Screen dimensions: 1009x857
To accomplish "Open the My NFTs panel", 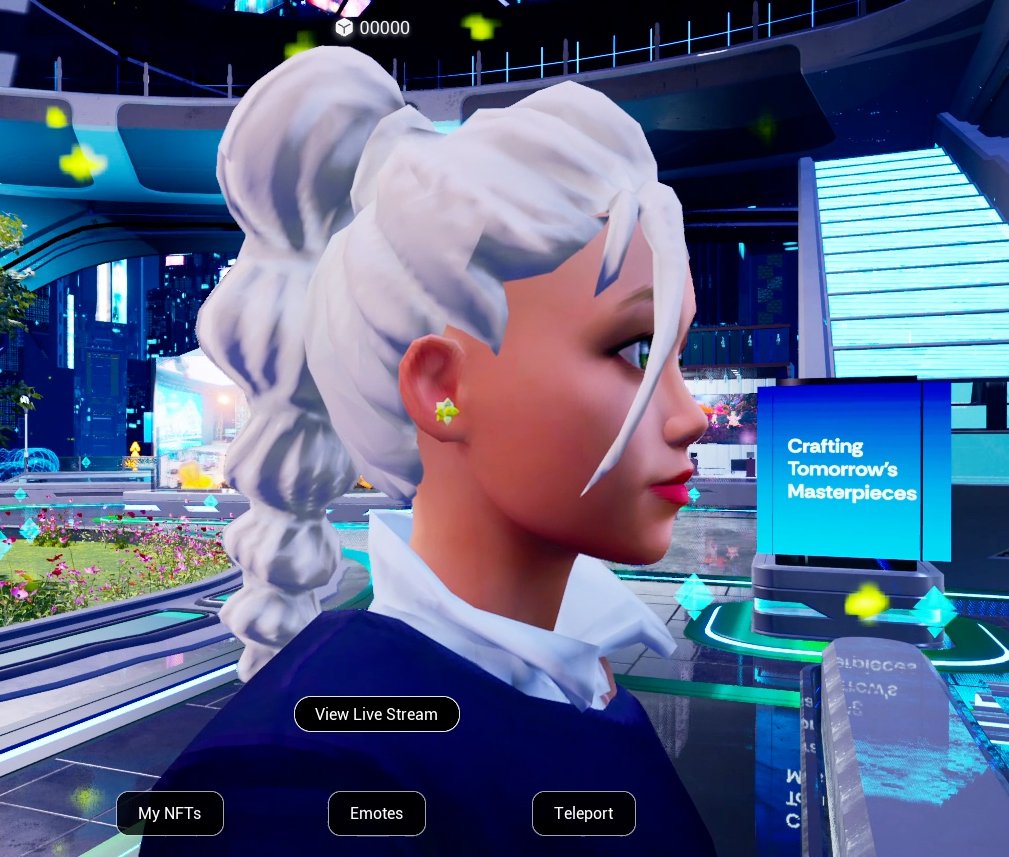I will click(170, 813).
